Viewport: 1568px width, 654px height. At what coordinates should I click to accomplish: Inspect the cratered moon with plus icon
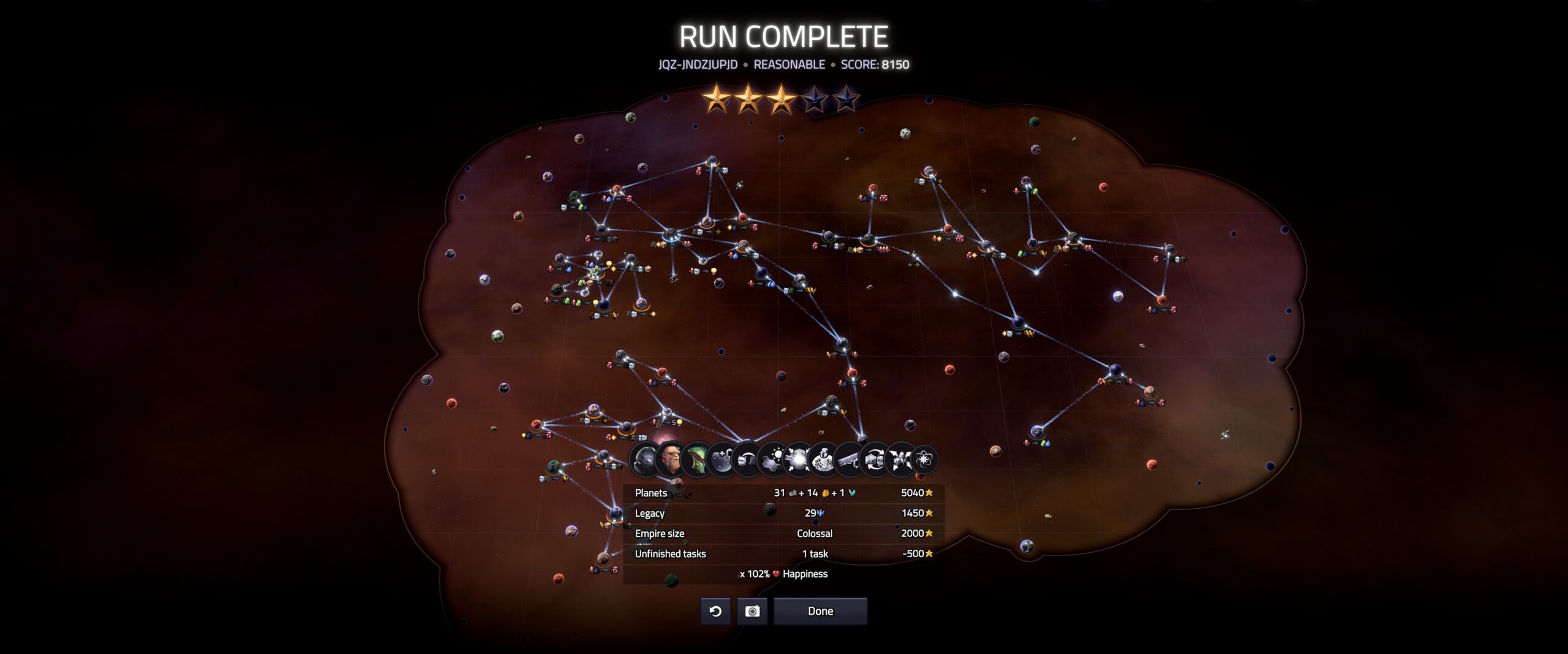722,459
